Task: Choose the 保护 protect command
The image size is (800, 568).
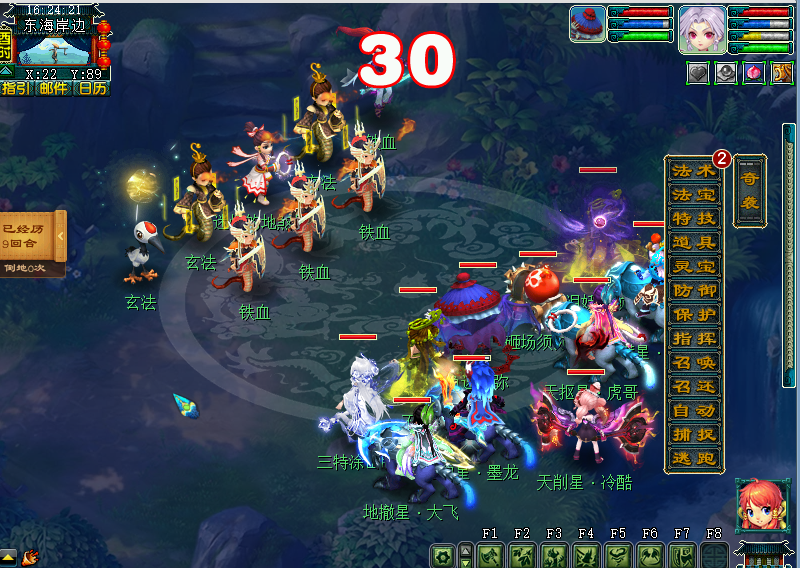Action: (694, 314)
